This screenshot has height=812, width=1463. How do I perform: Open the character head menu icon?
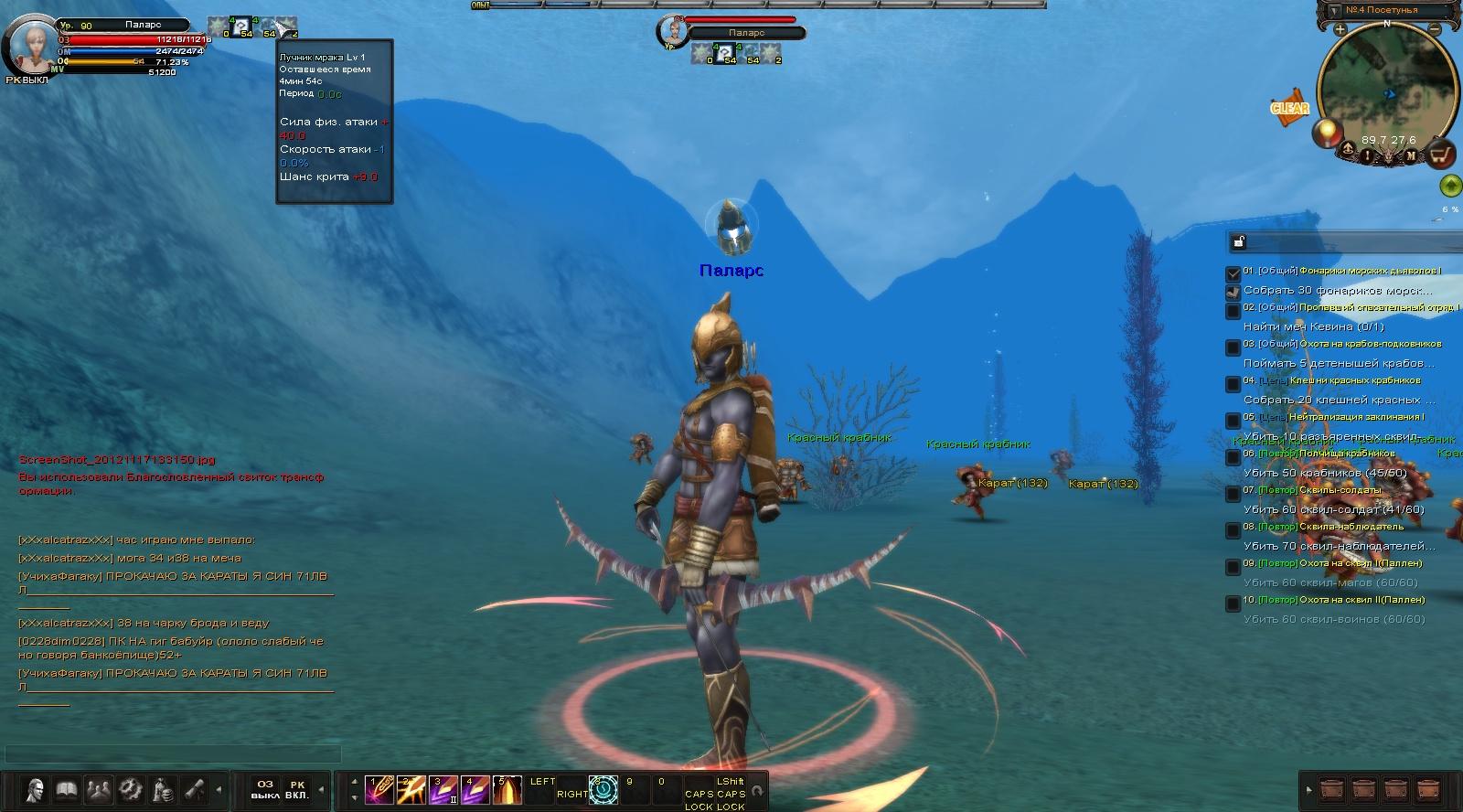coord(36,788)
